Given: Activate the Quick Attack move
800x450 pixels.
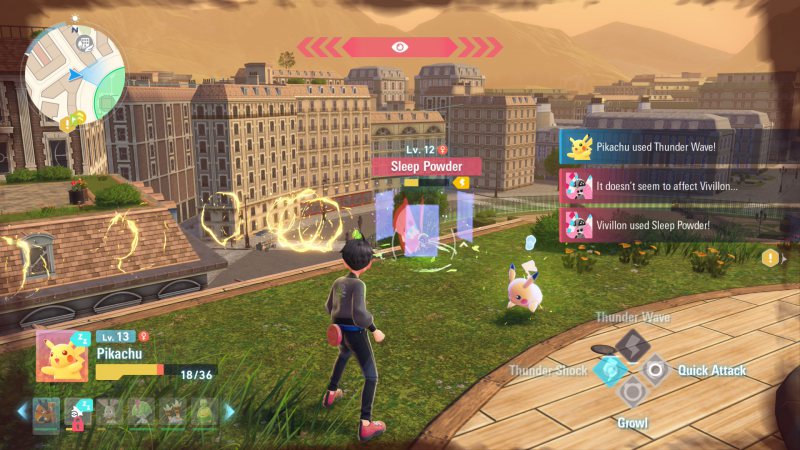Looking at the screenshot, I should pos(656,370).
